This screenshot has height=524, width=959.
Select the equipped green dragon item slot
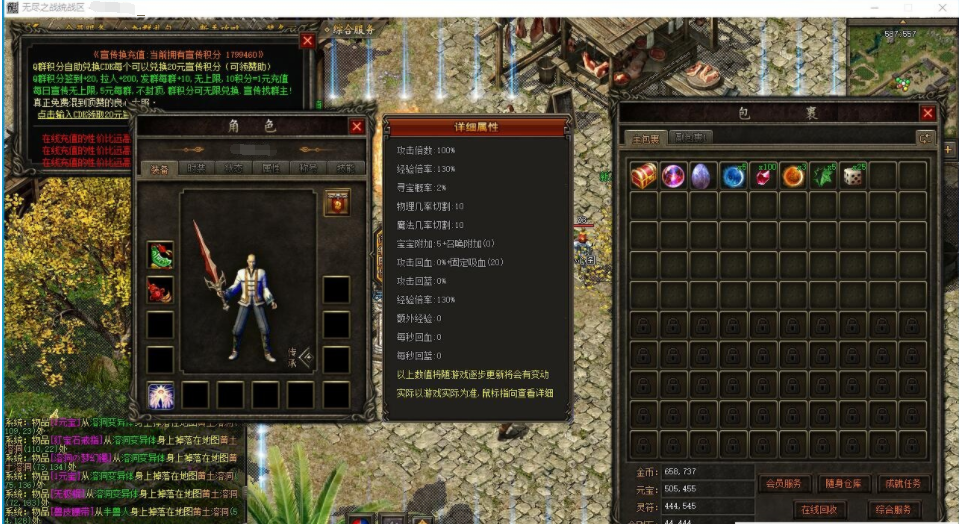point(160,255)
